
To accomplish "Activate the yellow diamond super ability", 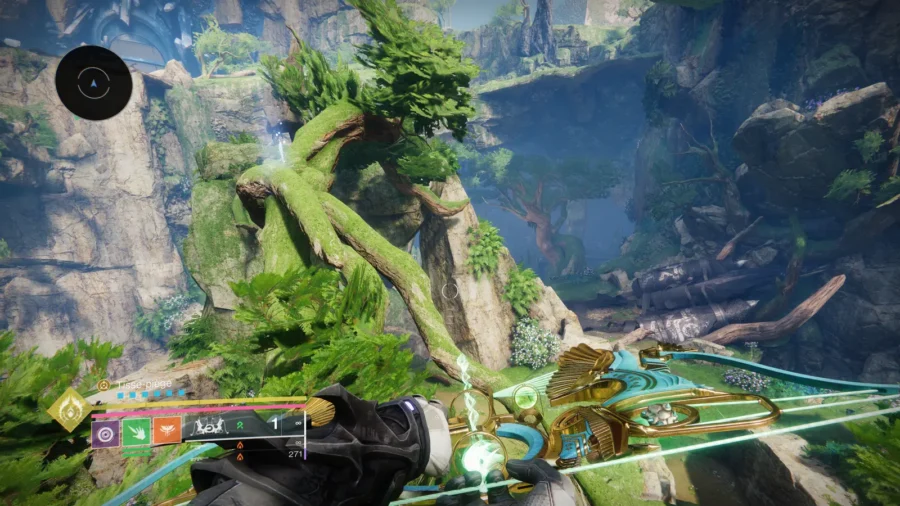I will 70,409.
